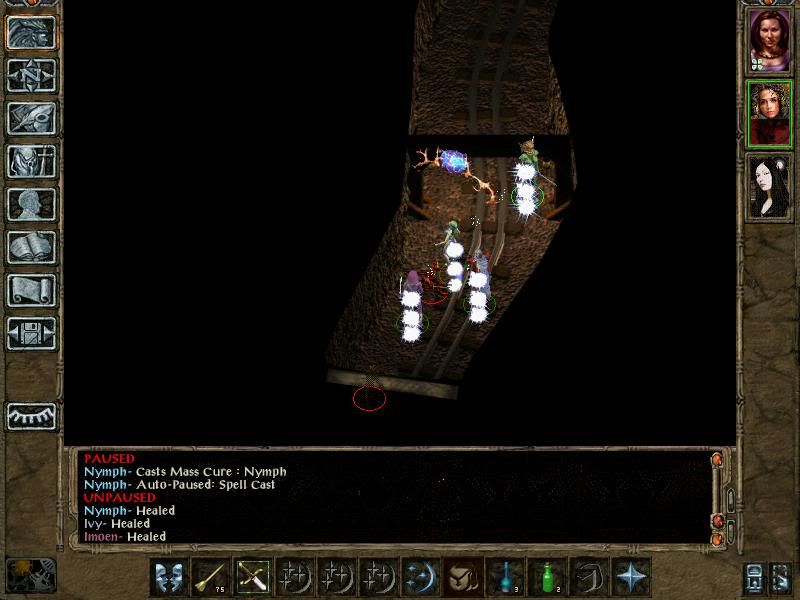This screenshot has width=800, height=600.
Task: Toggle the clock pause button in corner
Action: point(29,575)
